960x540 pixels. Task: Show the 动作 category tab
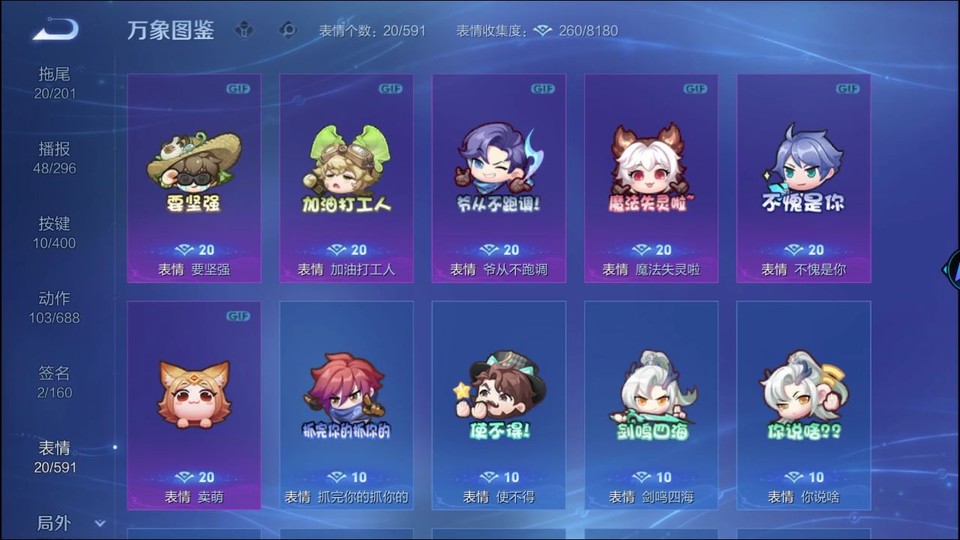point(55,307)
